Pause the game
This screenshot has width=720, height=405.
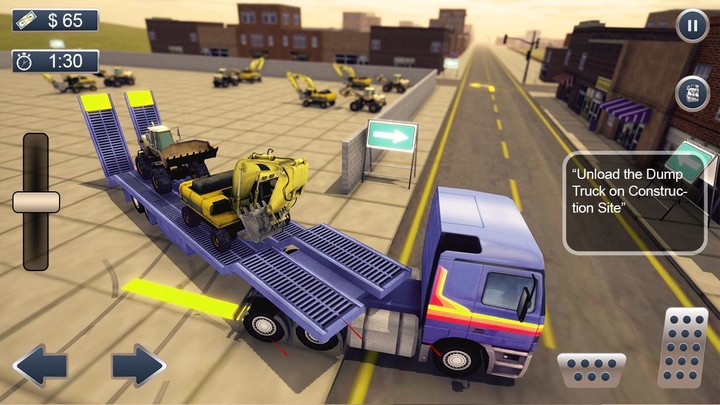pyautogui.click(x=692, y=25)
